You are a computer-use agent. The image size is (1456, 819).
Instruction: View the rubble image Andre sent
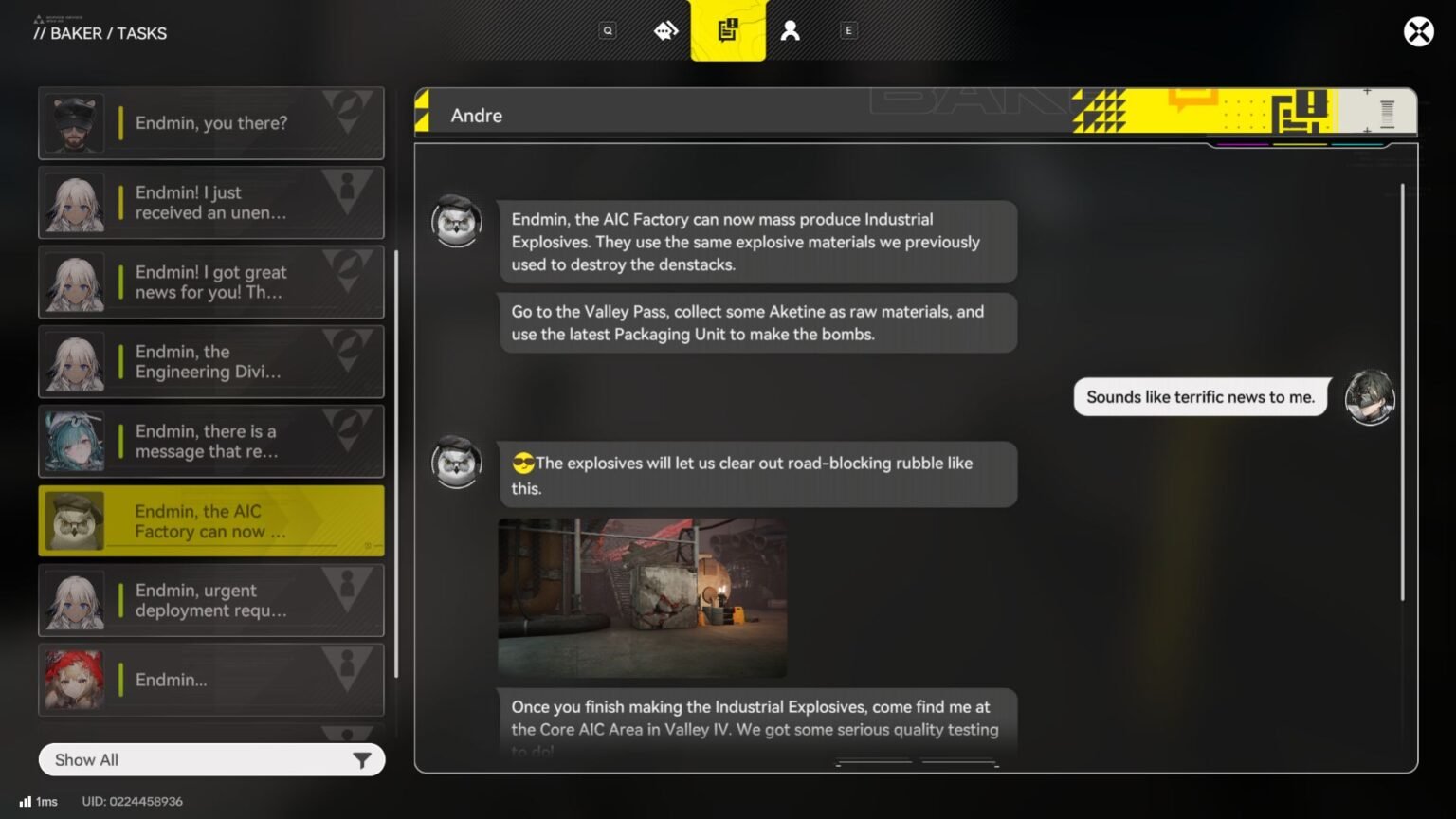coord(641,597)
